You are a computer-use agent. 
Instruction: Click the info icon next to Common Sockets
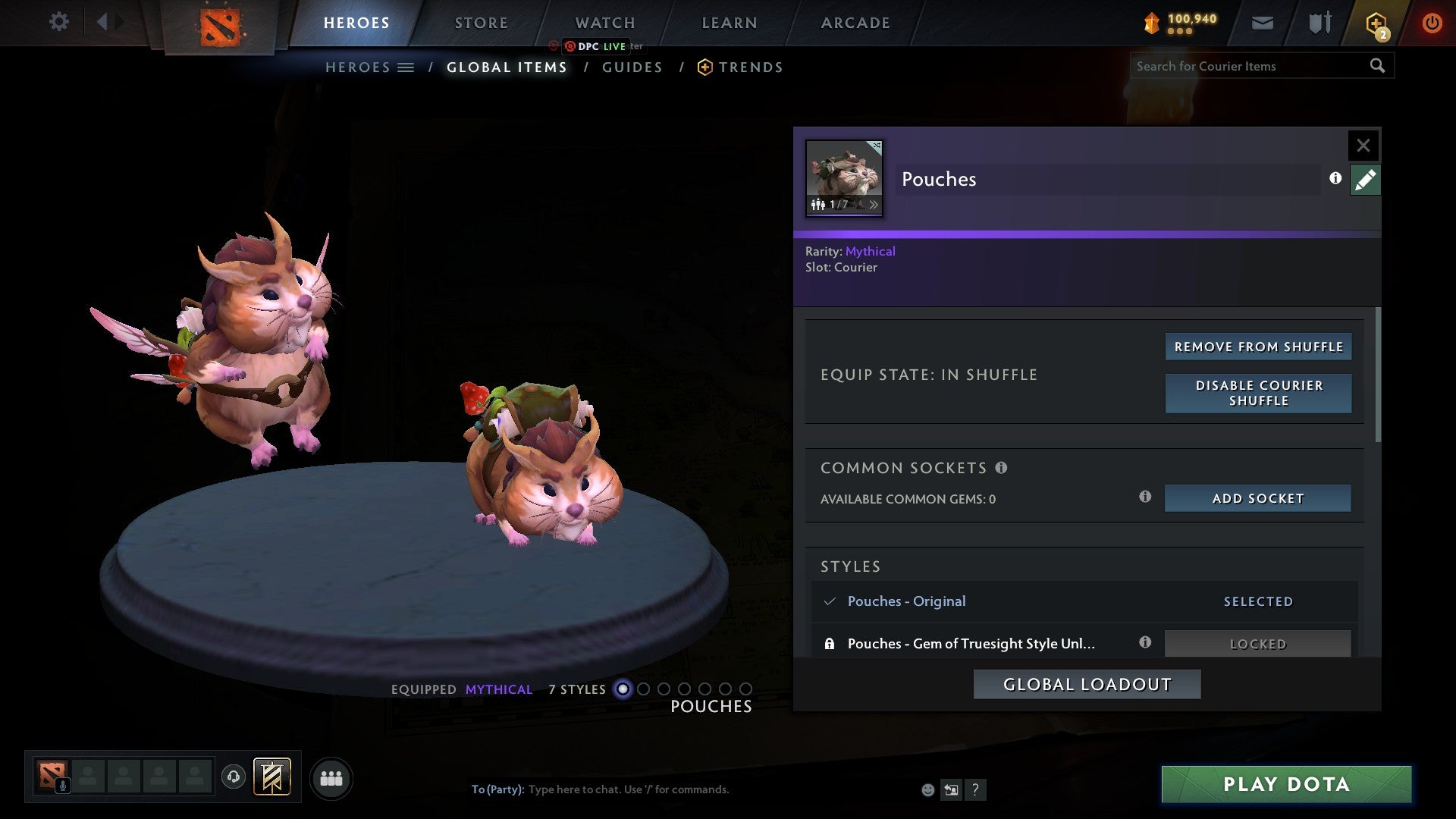[x=1003, y=468]
